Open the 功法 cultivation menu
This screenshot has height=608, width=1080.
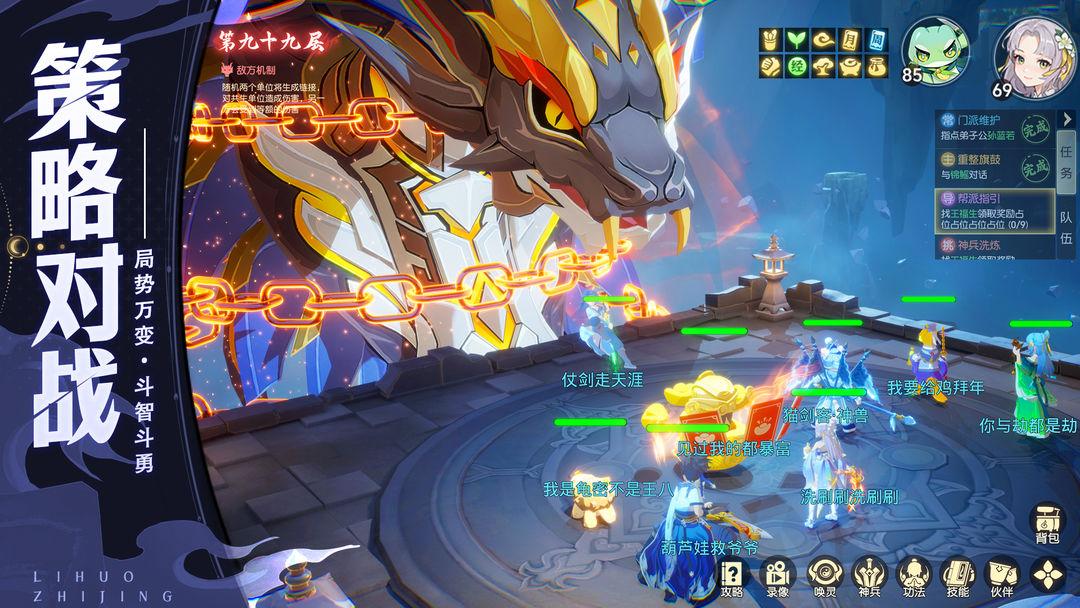pyautogui.click(x=911, y=577)
